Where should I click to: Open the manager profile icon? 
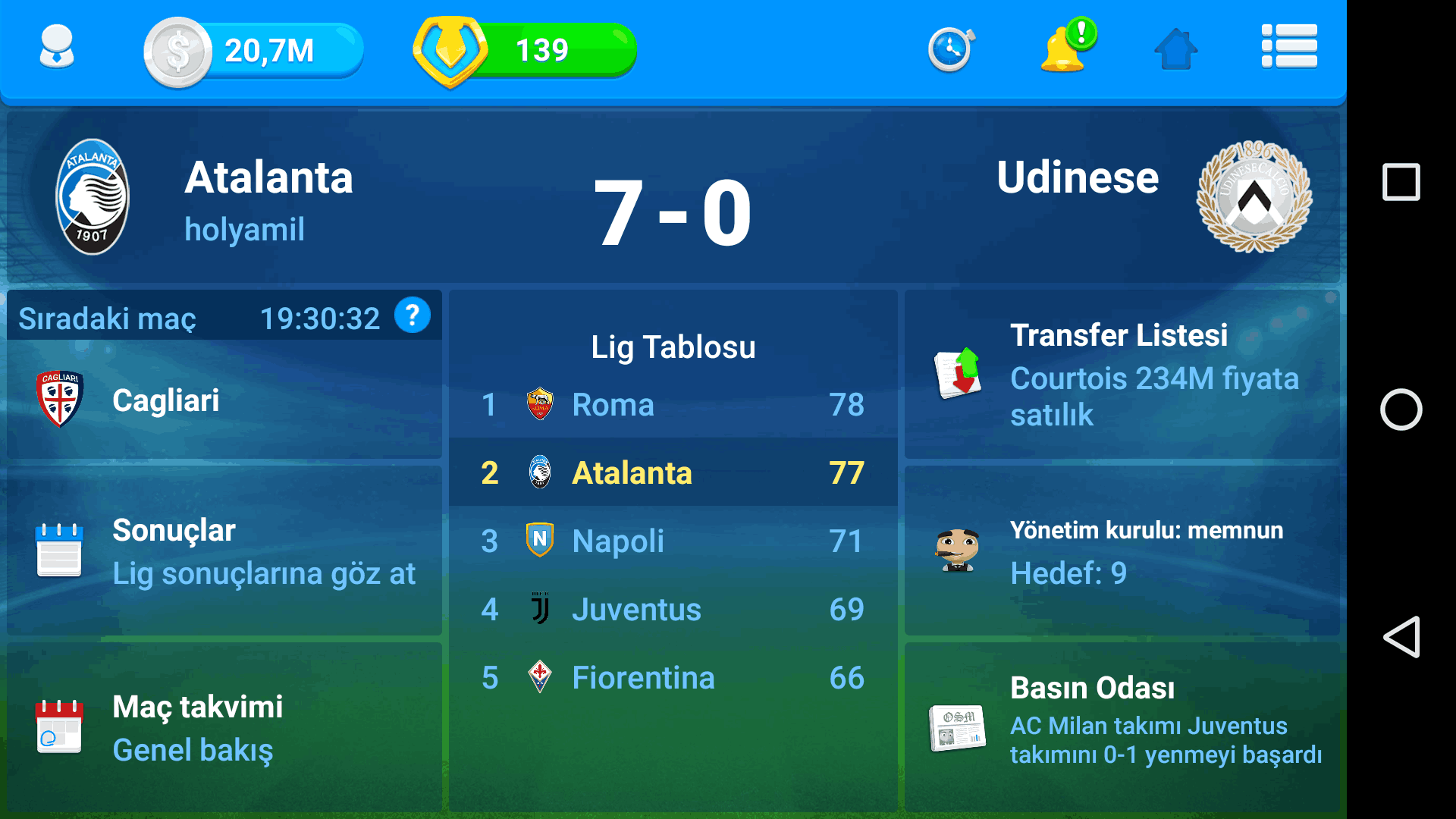(x=56, y=49)
